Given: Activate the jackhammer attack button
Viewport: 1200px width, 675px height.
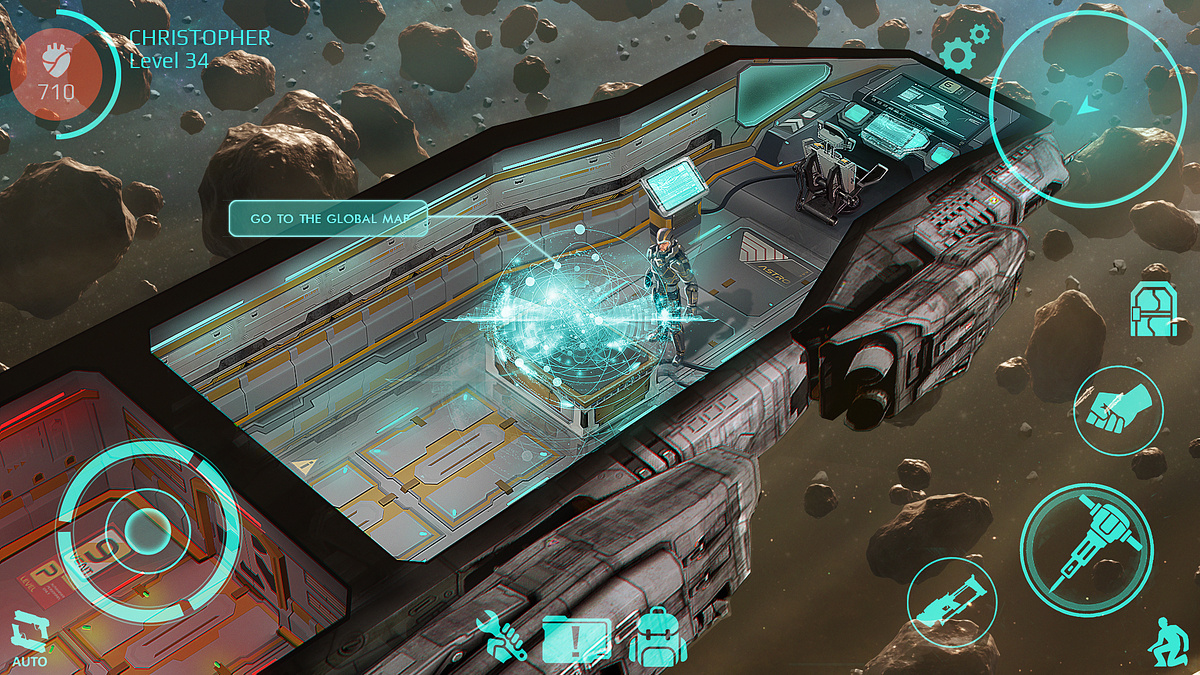Looking at the screenshot, I should click(1086, 549).
